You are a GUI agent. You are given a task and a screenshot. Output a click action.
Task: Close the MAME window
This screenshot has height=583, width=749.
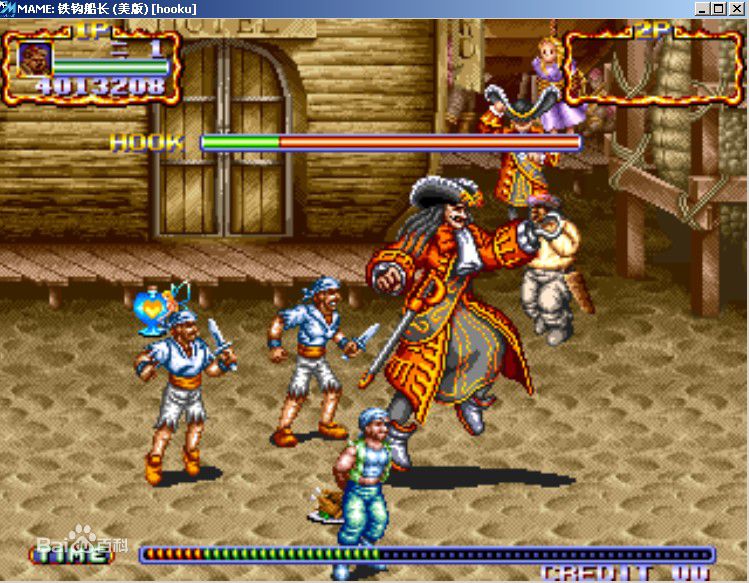[x=736, y=8]
